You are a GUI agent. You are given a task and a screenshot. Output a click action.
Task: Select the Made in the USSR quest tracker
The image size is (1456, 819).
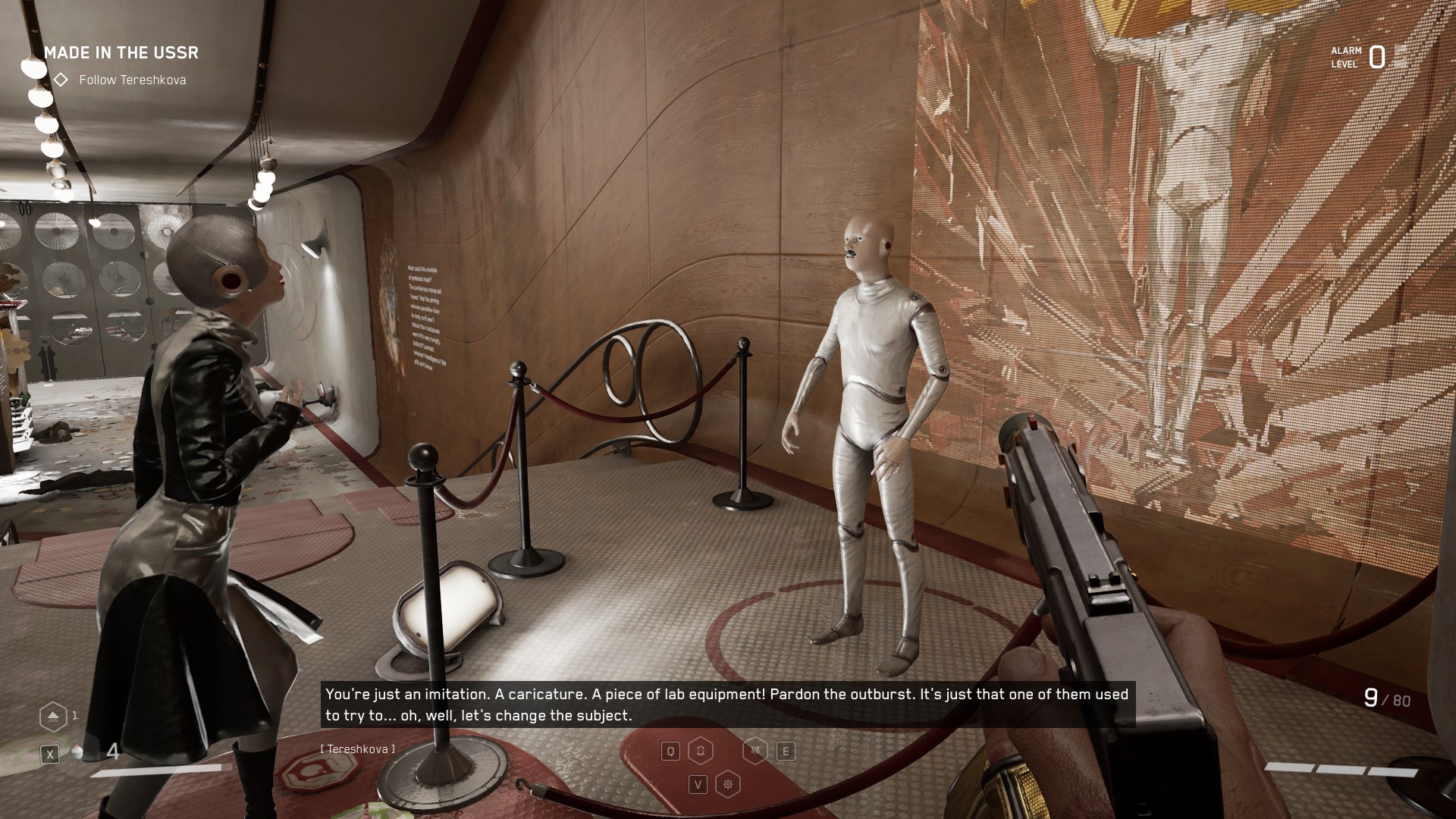(x=121, y=52)
